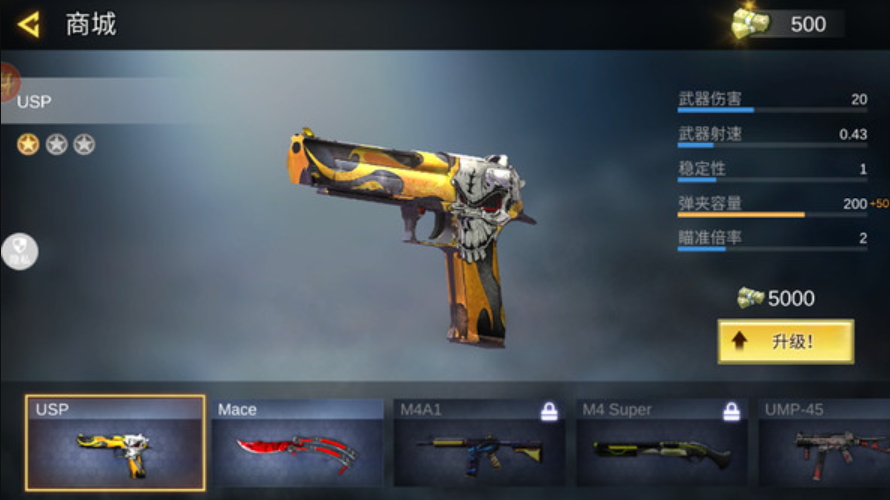
Task: Select the USP pistol card
Action: click(115, 443)
